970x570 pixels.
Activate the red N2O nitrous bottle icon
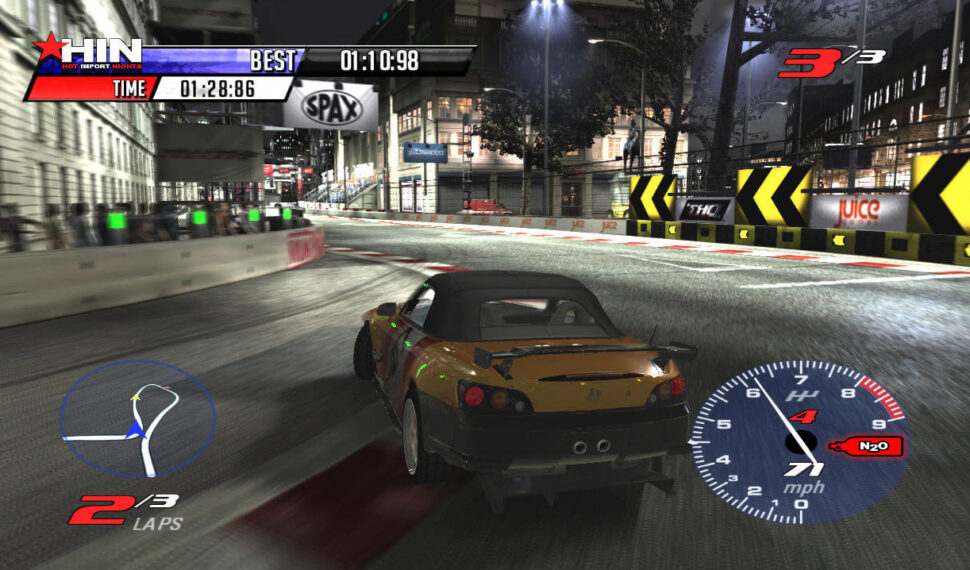coord(873,446)
